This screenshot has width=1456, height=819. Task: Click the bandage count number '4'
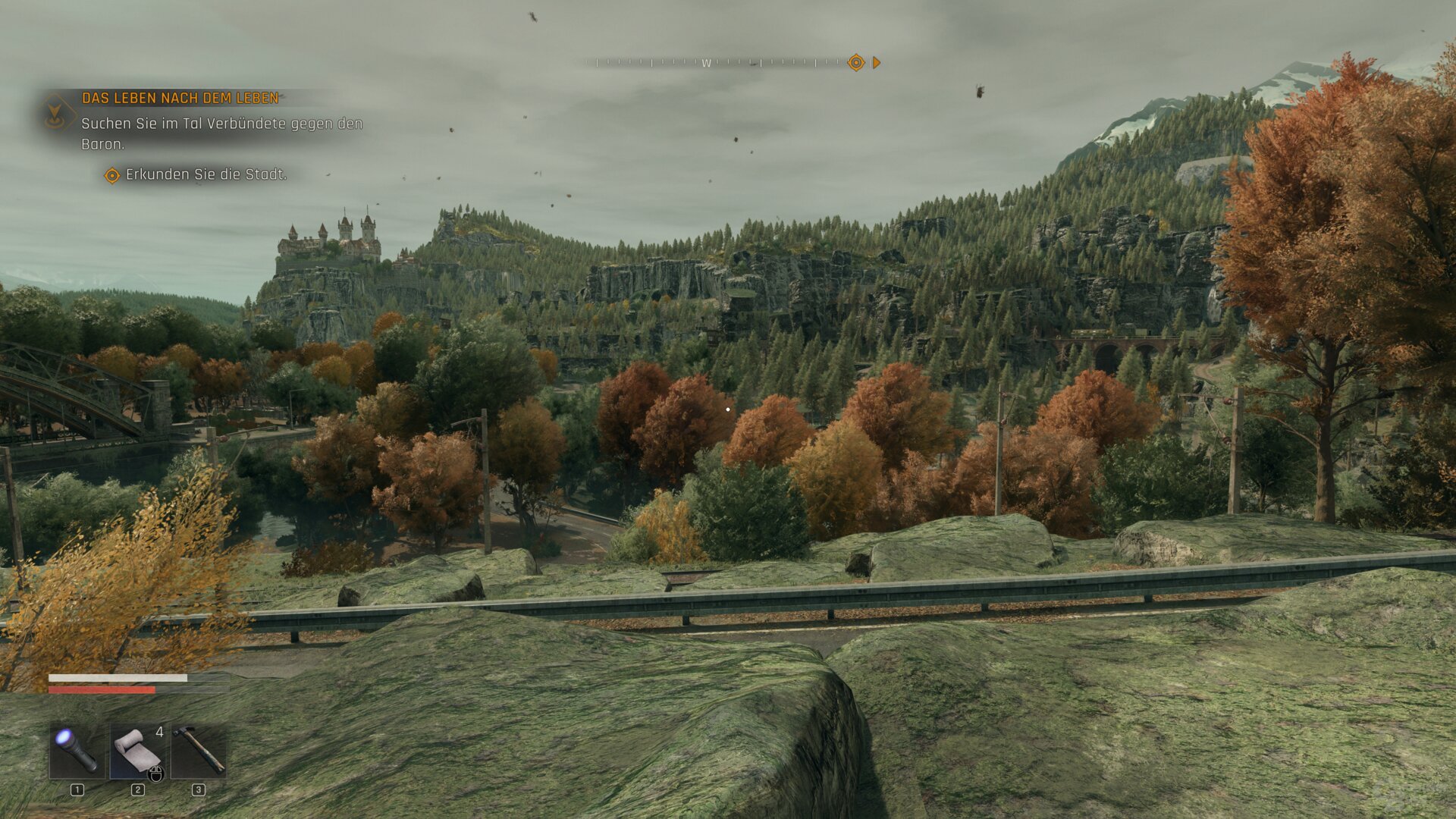coord(160,732)
